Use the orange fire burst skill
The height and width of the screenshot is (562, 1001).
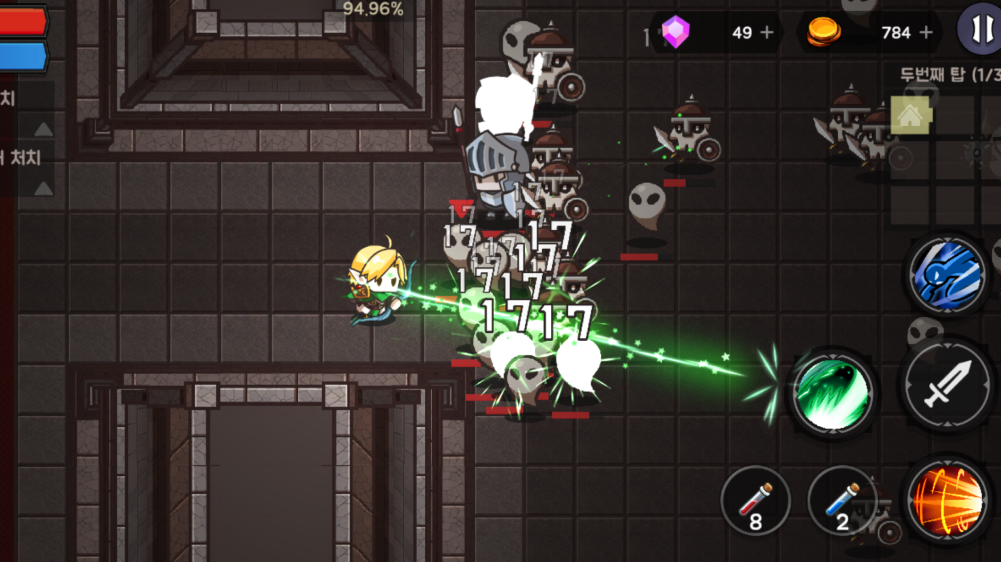pyautogui.click(x=946, y=497)
